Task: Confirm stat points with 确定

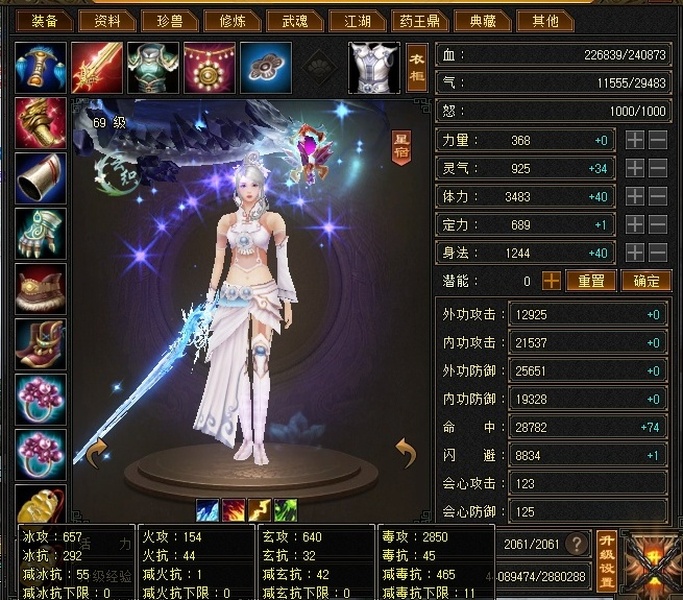Action: coord(645,281)
